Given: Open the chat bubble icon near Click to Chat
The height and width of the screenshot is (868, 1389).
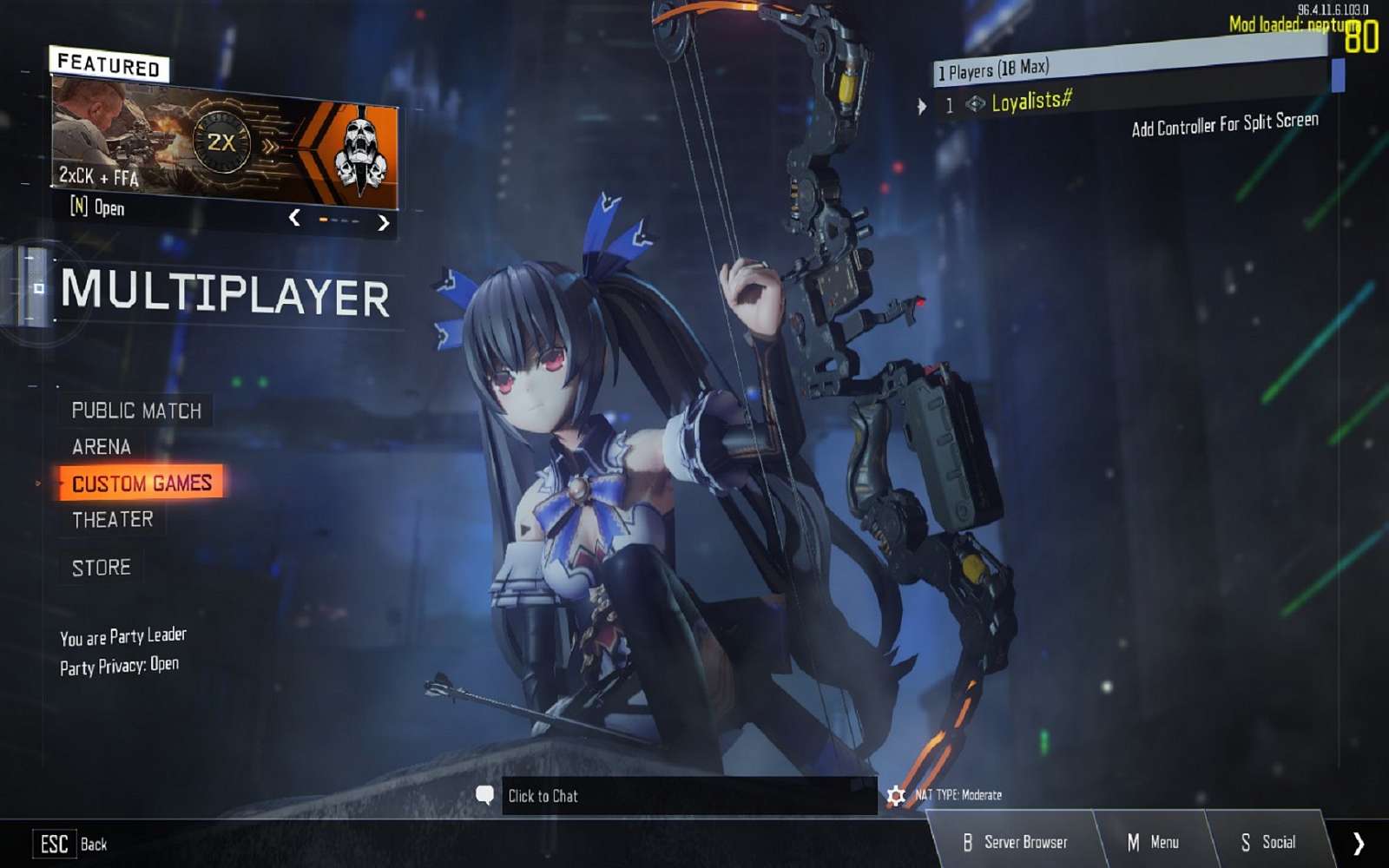Looking at the screenshot, I should [485, 795].
